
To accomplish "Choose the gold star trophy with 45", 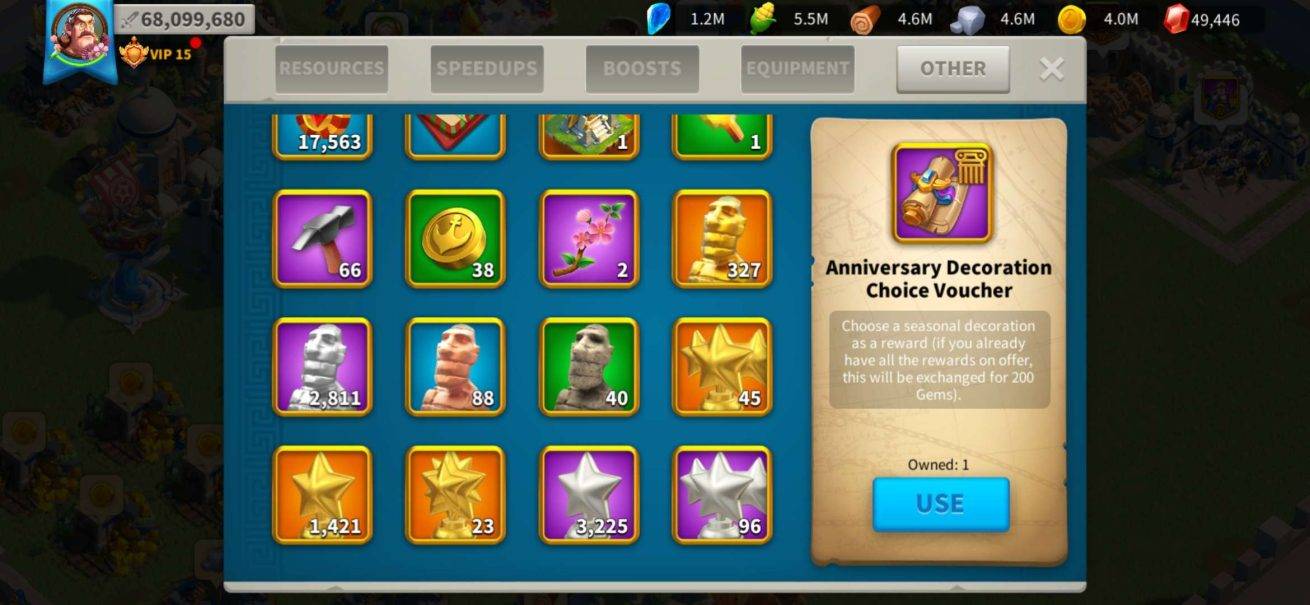I will (722, 367).
